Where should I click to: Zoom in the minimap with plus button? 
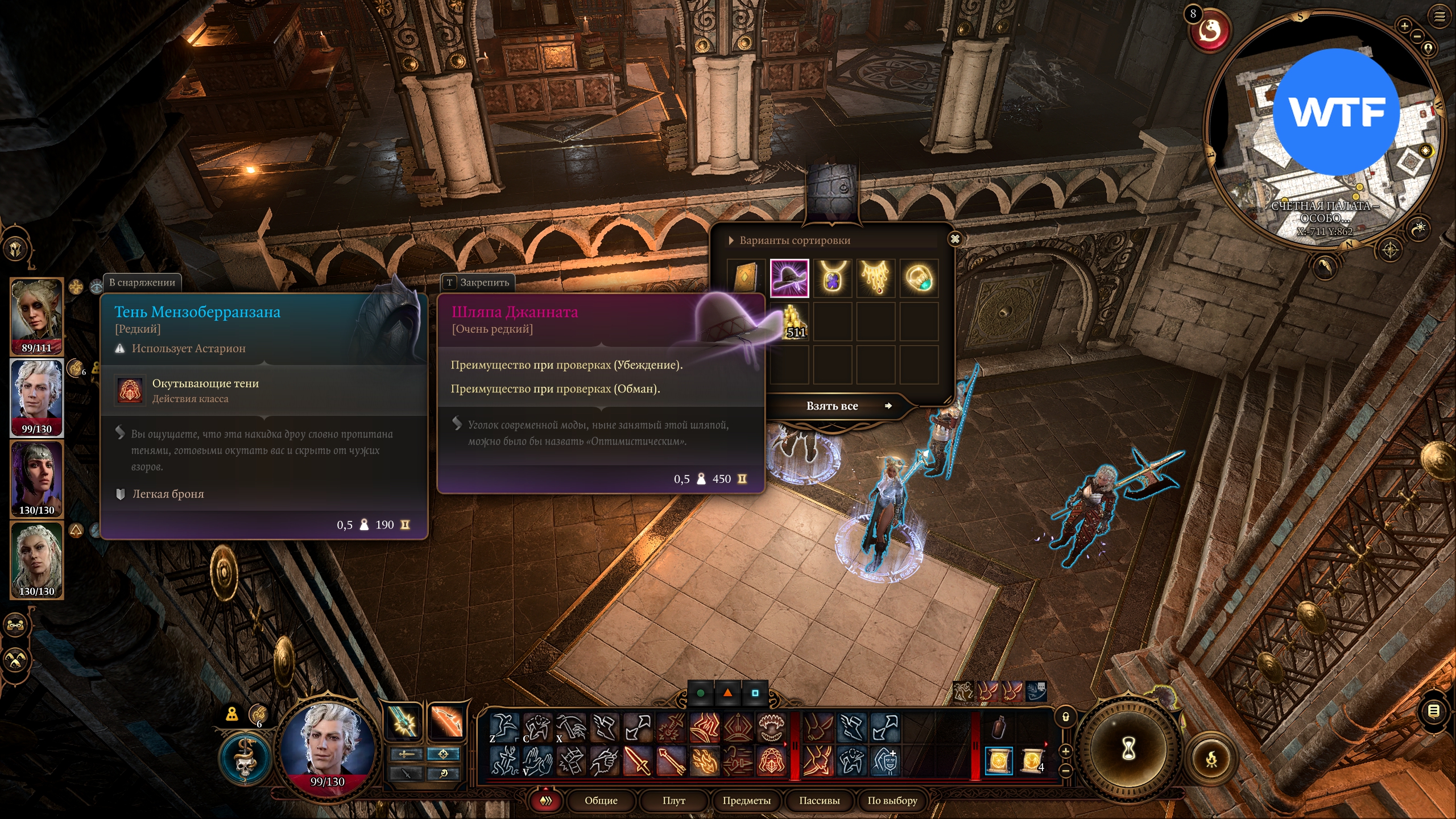click(x=1404, y=26)
